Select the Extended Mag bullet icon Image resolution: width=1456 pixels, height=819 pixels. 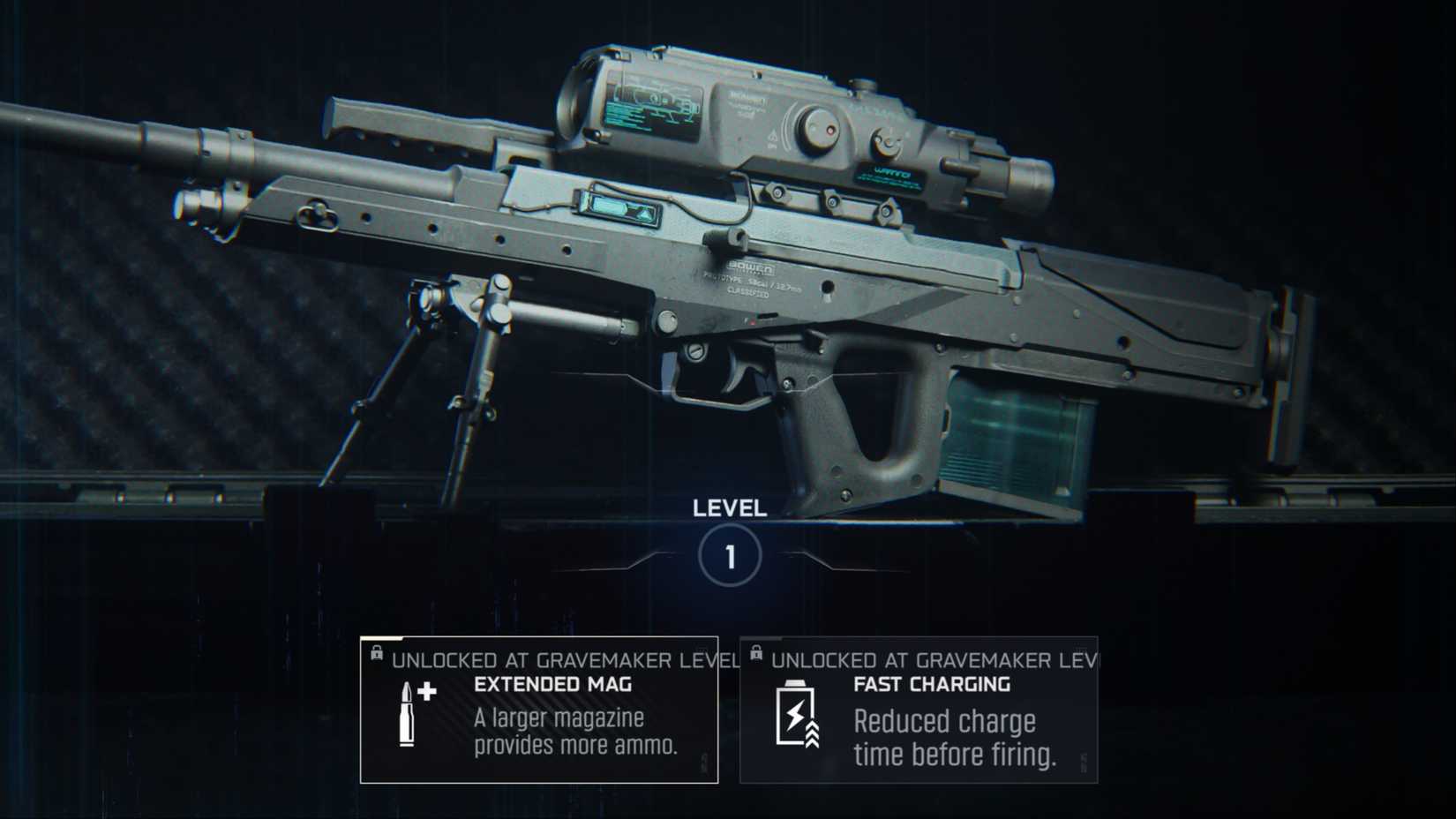[x=409, y=715]
